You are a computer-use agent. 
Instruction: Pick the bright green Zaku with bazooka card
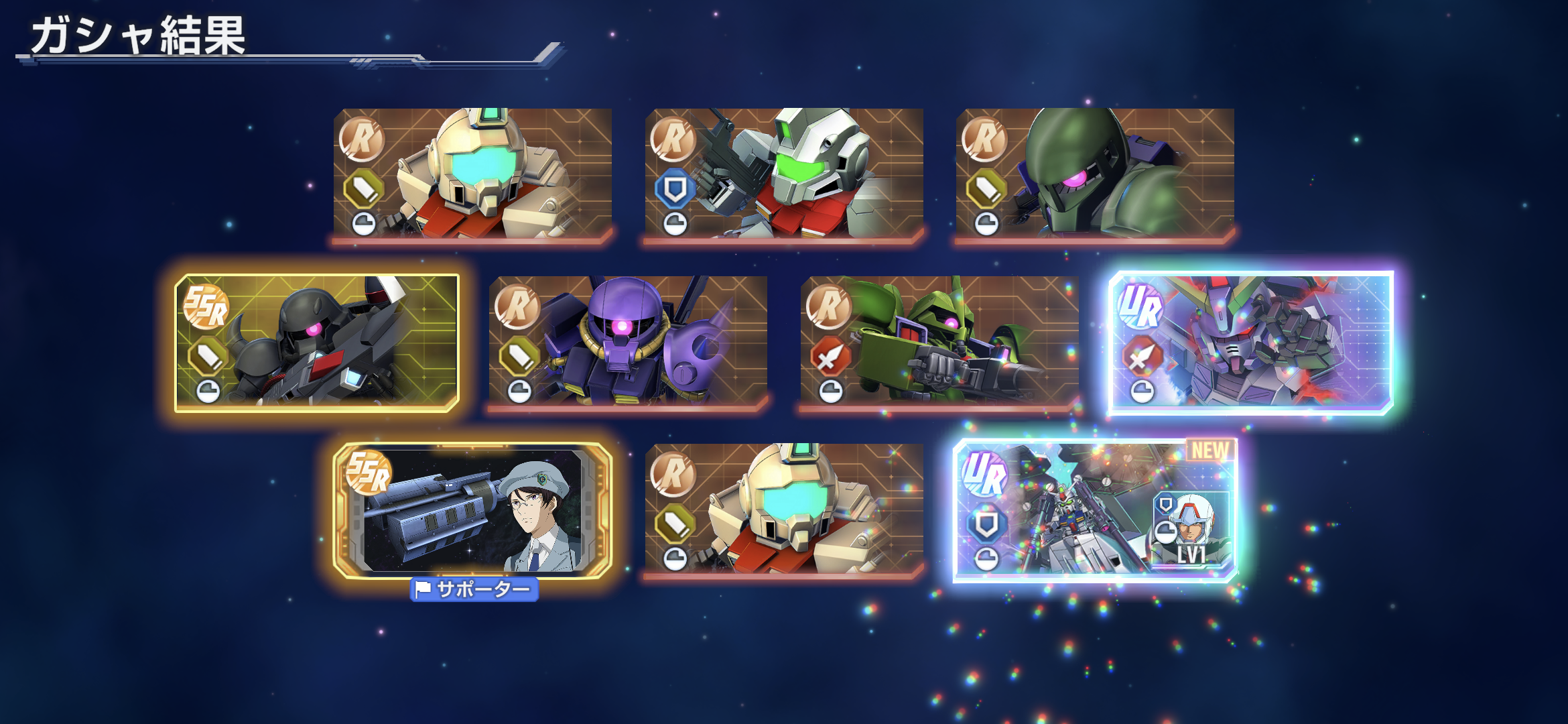pyautogui.click(x=939, y=341)
